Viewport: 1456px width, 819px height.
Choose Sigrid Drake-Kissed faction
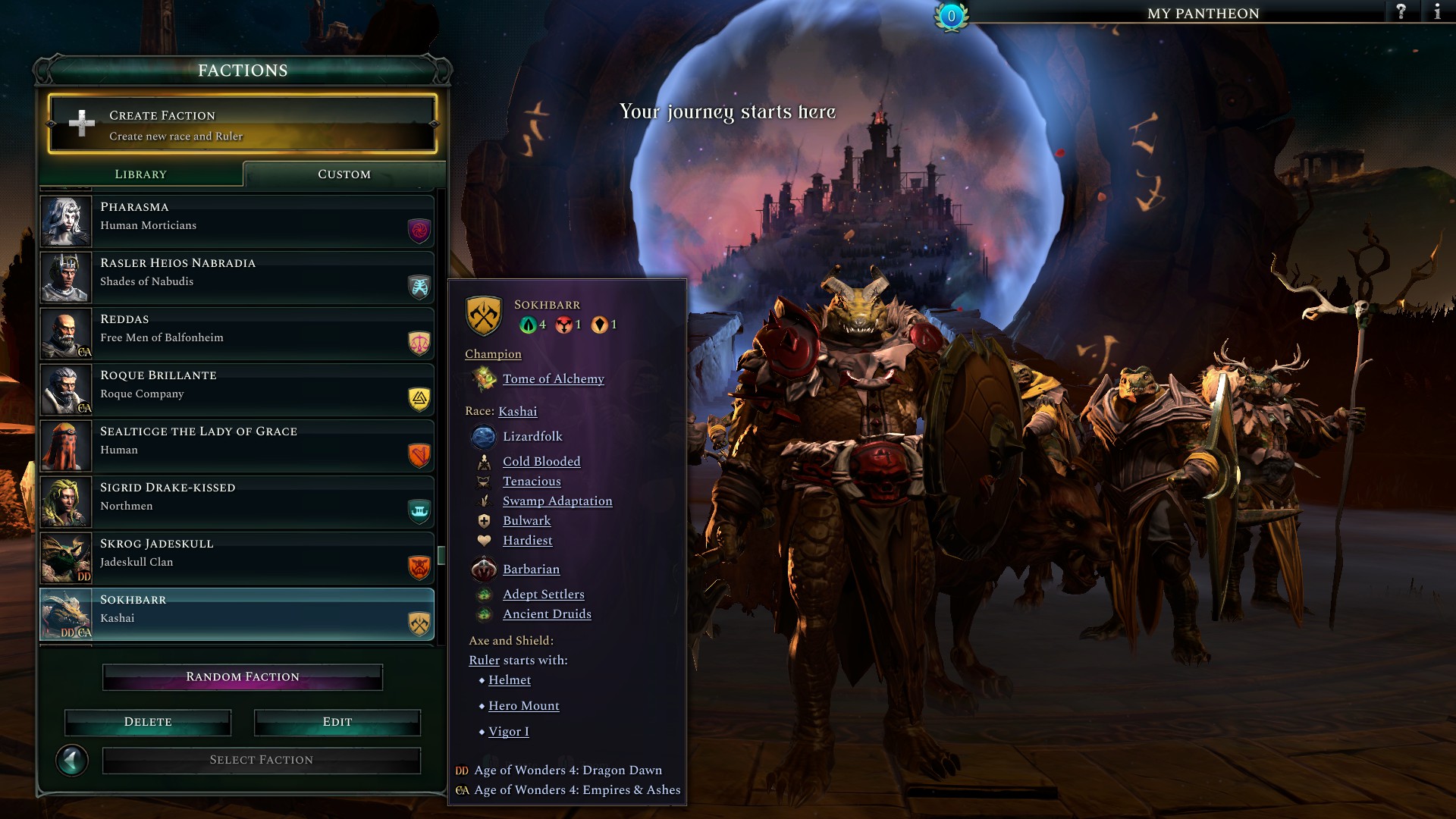point(237,502)
